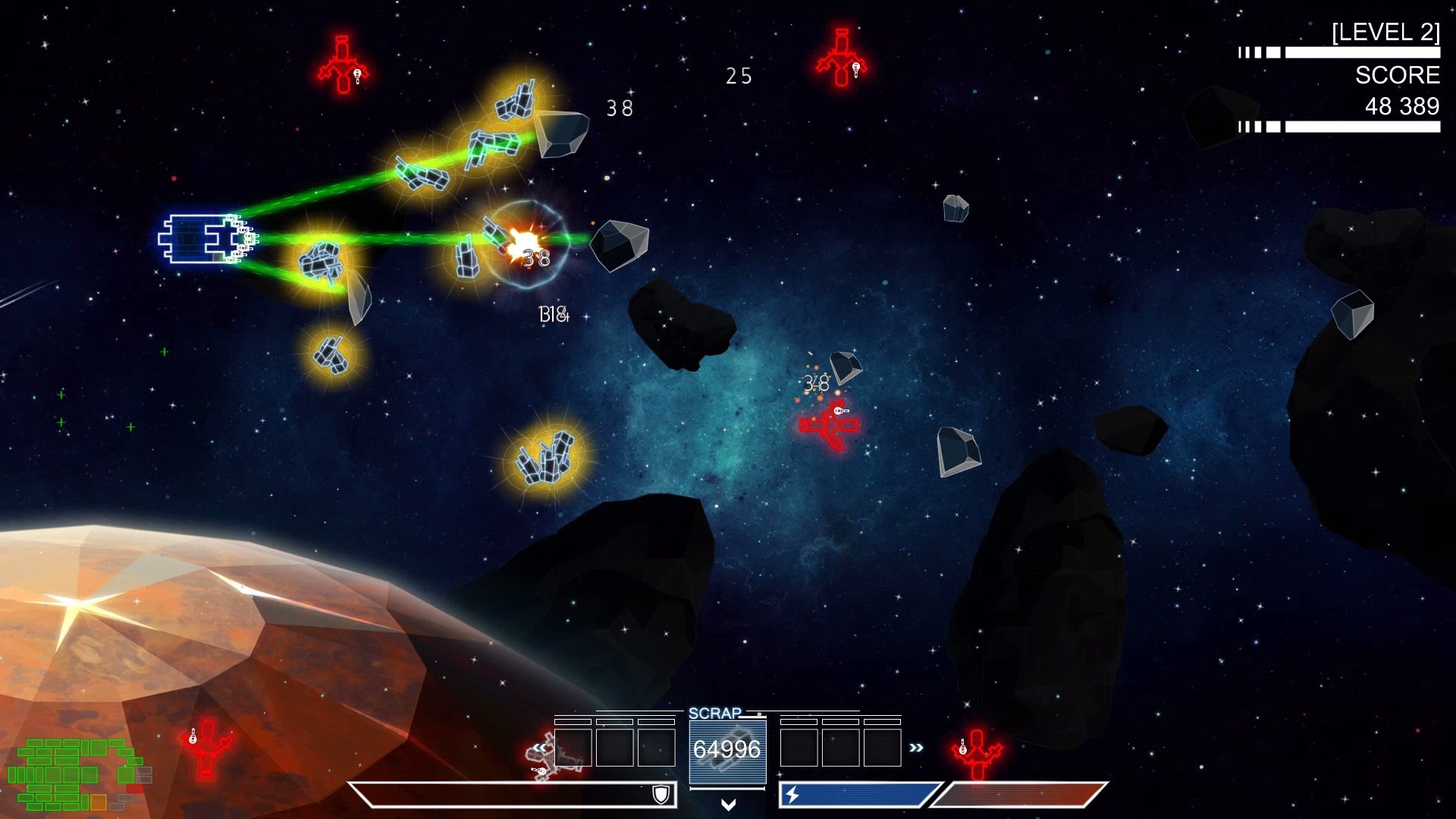Viewport: 1456px width, 819px height.
Task: Click the shield icon on the bottom bar
Action: [x=661, y=794]
